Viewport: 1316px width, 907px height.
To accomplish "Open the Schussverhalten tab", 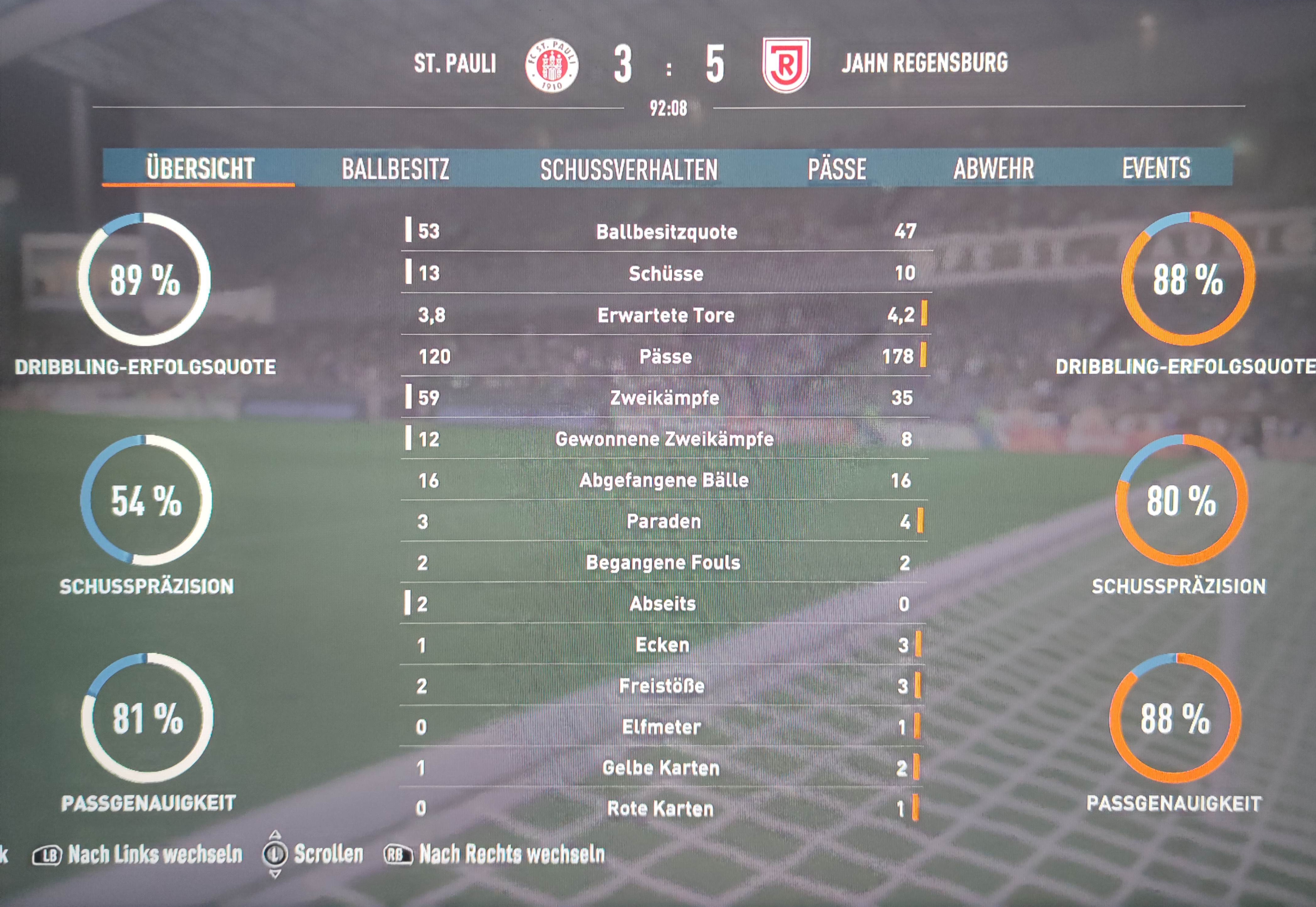I will click(628, 169).
